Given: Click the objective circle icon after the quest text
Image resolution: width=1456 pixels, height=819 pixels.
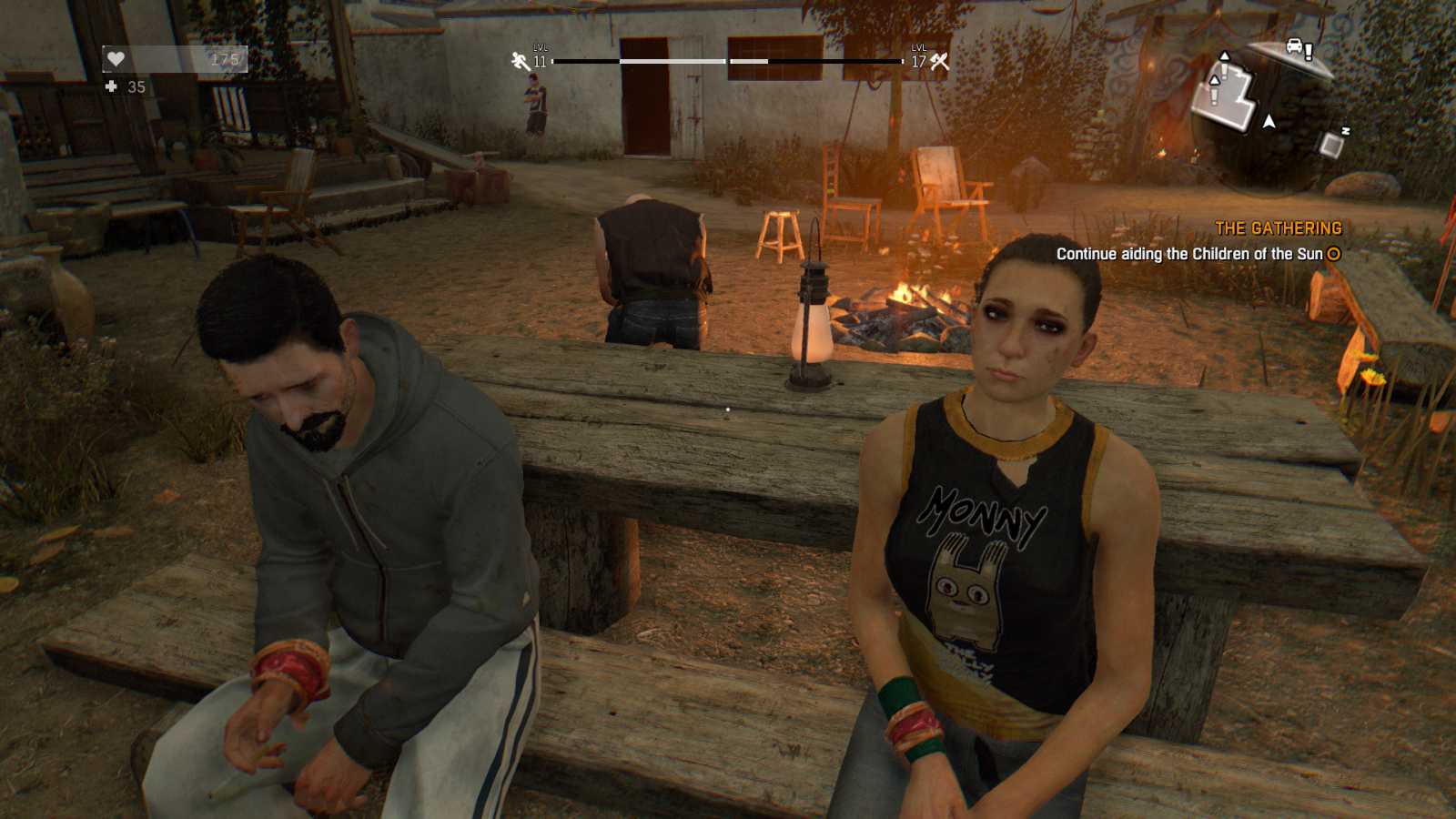Looking at the screenshot, I should [1331, 256].
